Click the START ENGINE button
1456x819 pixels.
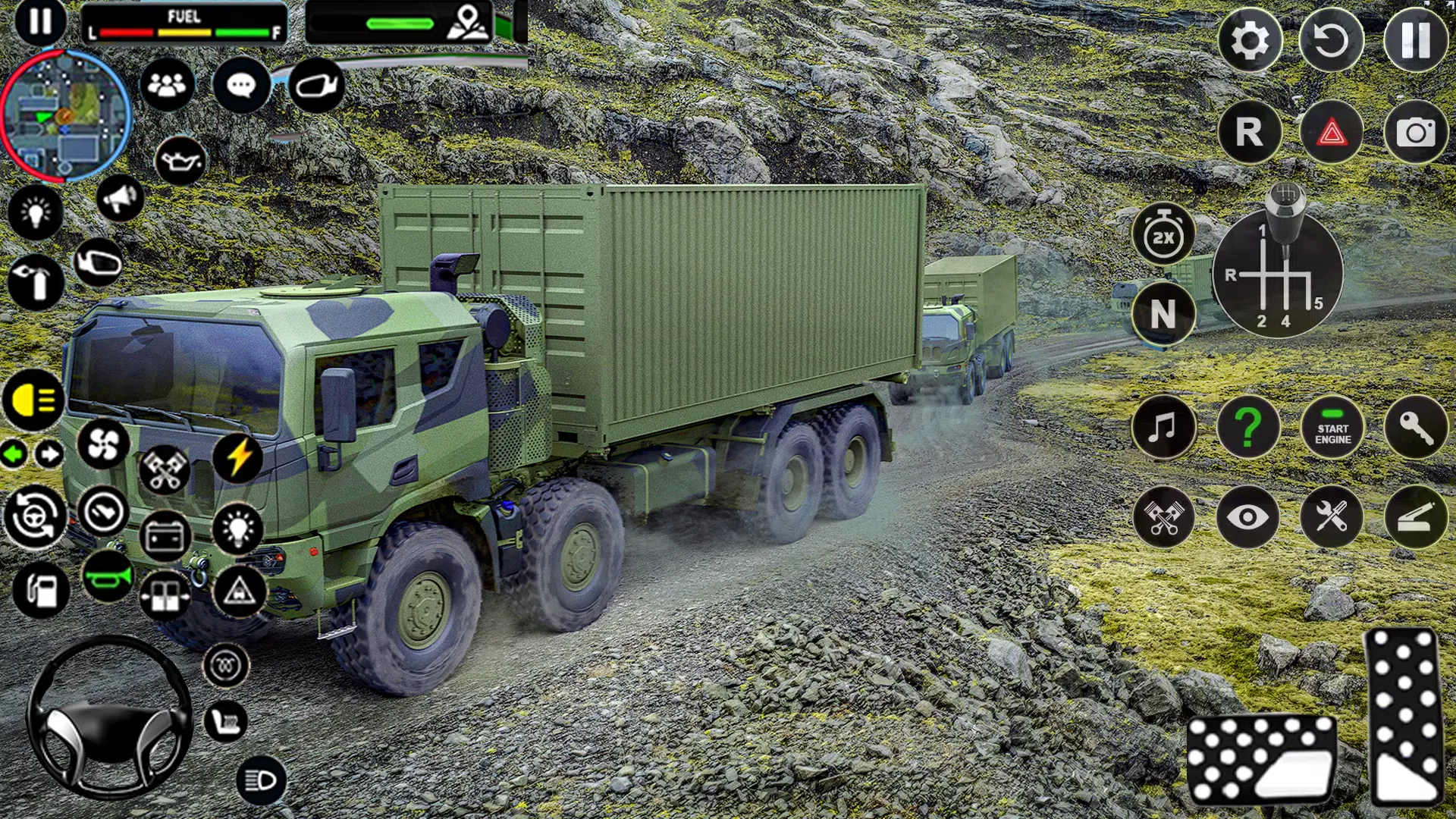(1332, 429)
